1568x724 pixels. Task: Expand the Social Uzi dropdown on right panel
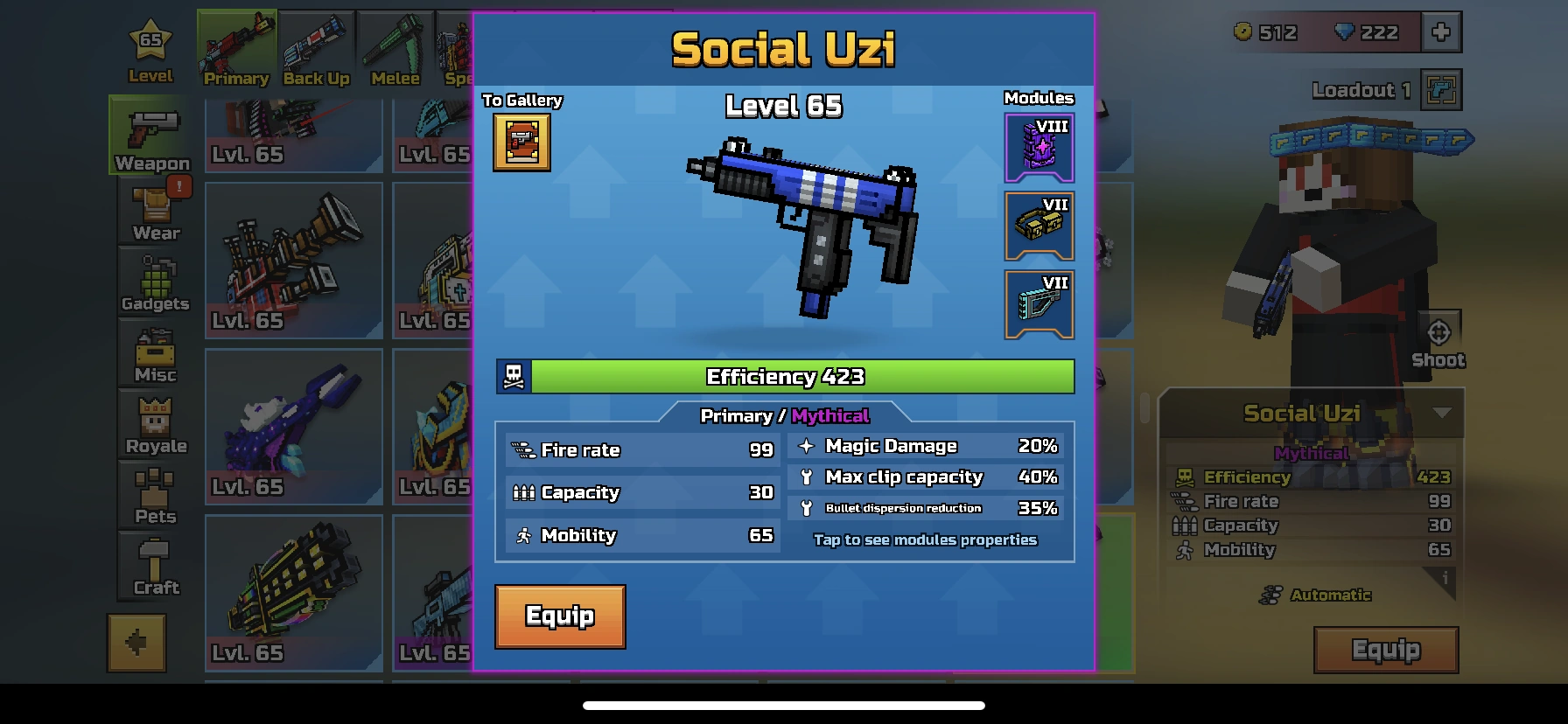click(1442, 414)
